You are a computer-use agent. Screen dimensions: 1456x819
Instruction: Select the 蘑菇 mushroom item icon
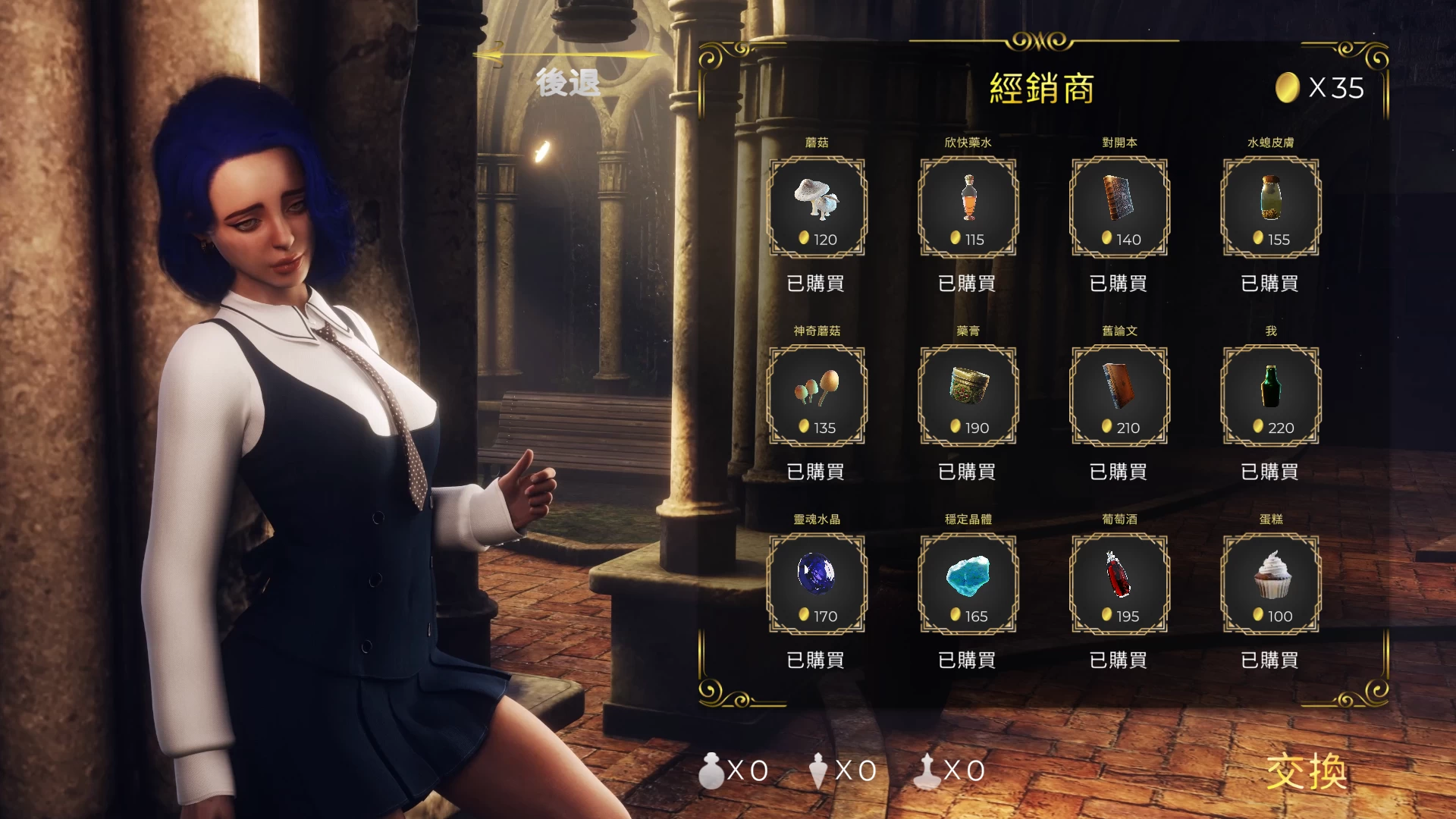(x=817, y=203)
